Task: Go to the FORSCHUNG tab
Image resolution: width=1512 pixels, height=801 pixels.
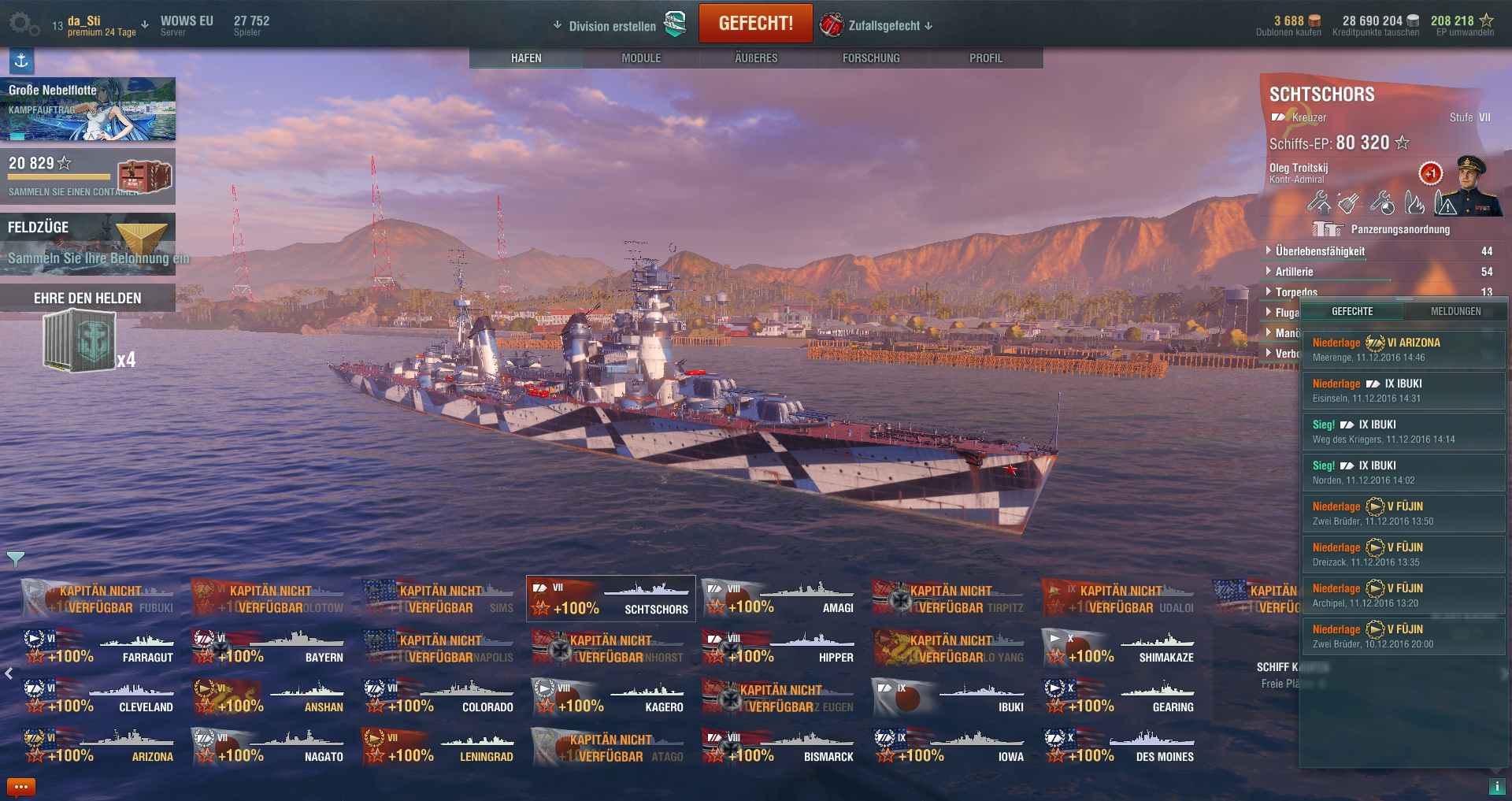Action: click(x=871, y=58)
